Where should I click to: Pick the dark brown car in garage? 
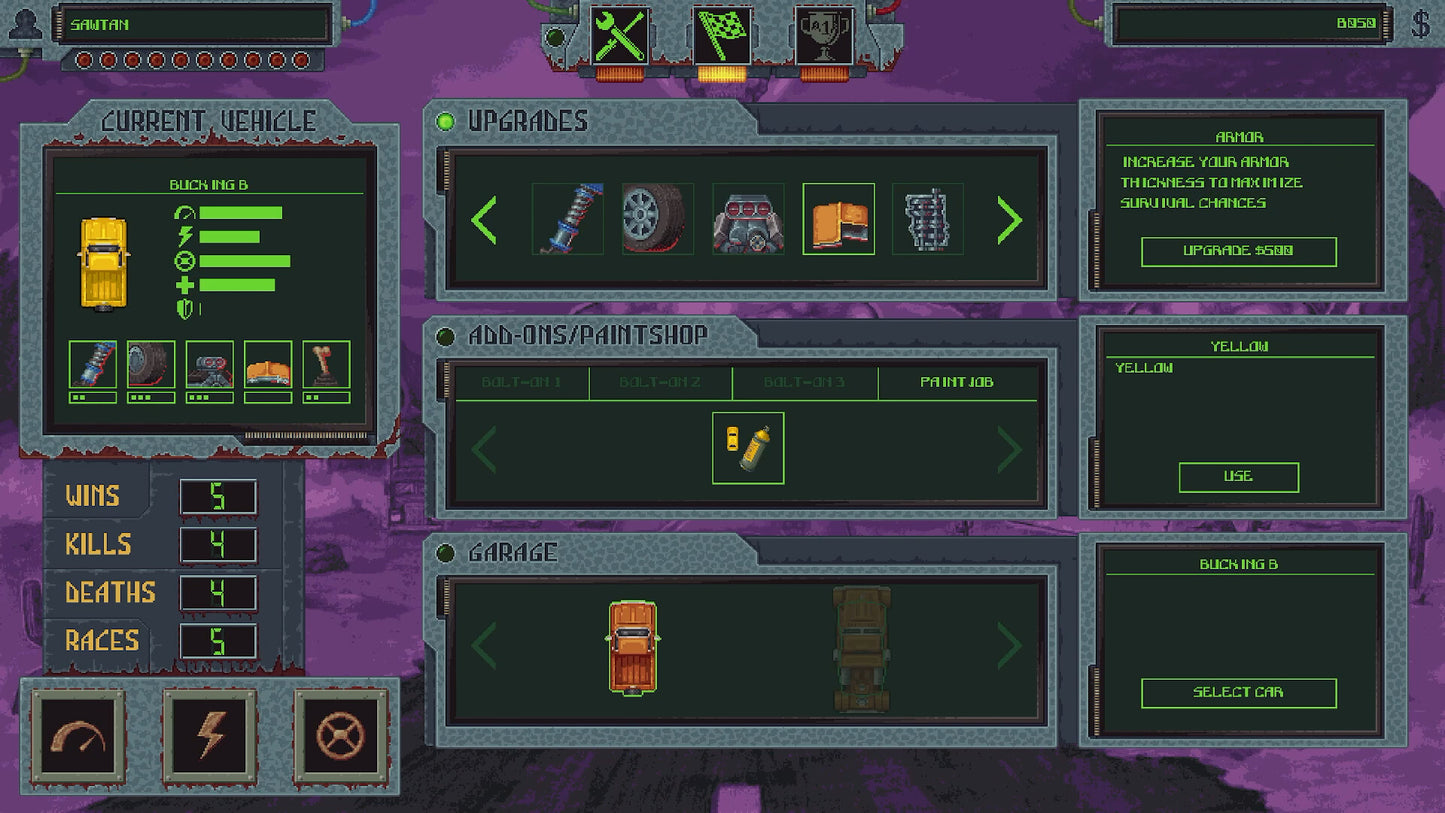[861, 648]
